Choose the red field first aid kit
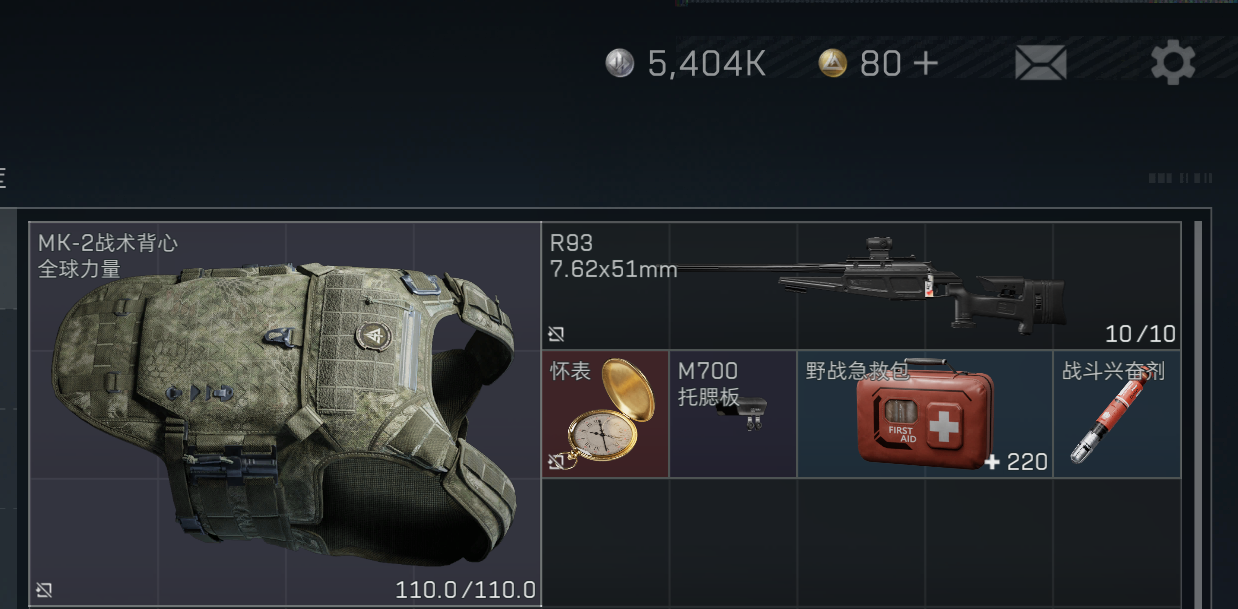1238x609 pixels. [925, 414]
